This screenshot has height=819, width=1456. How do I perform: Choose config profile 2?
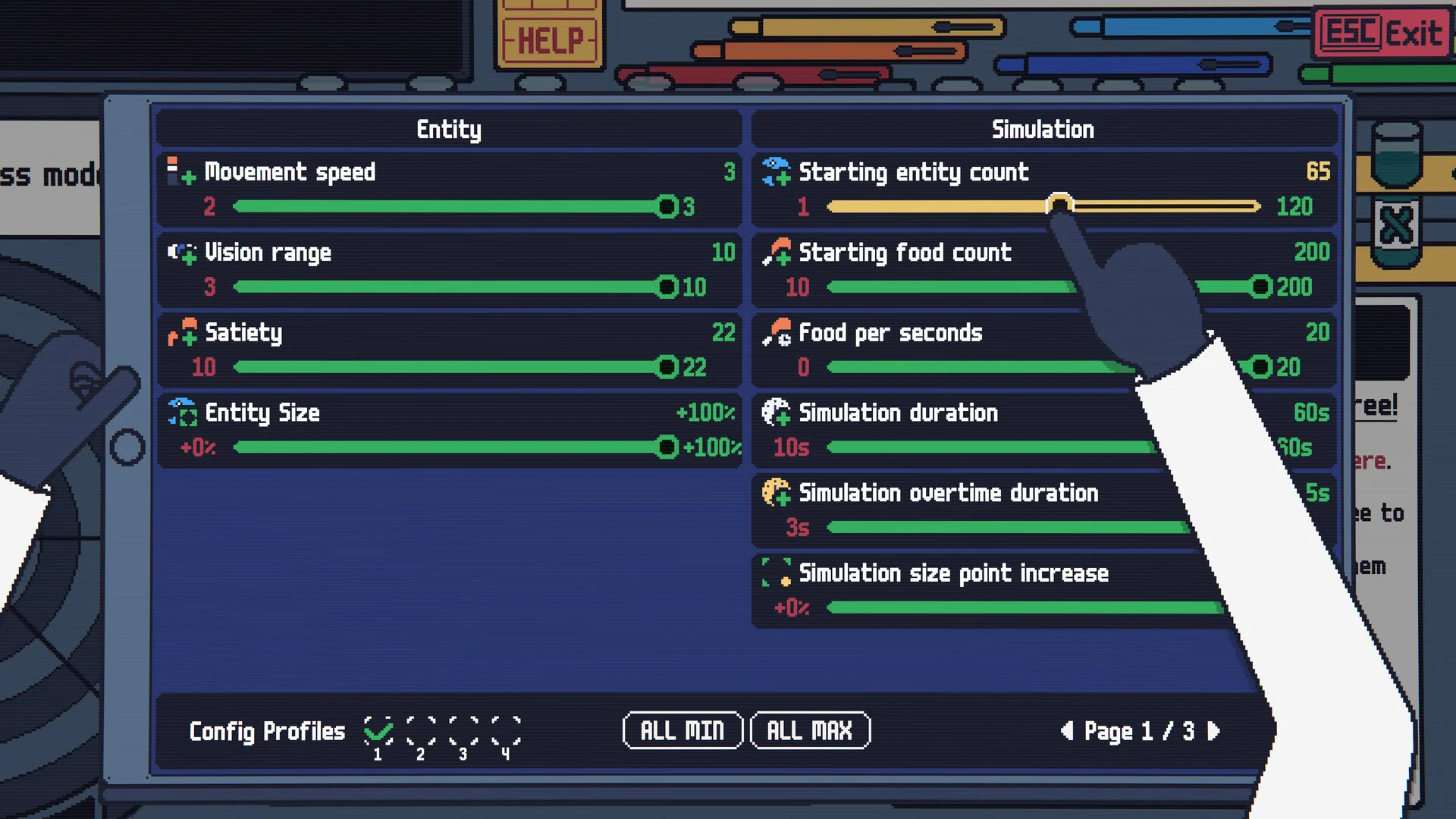[421, 730]
